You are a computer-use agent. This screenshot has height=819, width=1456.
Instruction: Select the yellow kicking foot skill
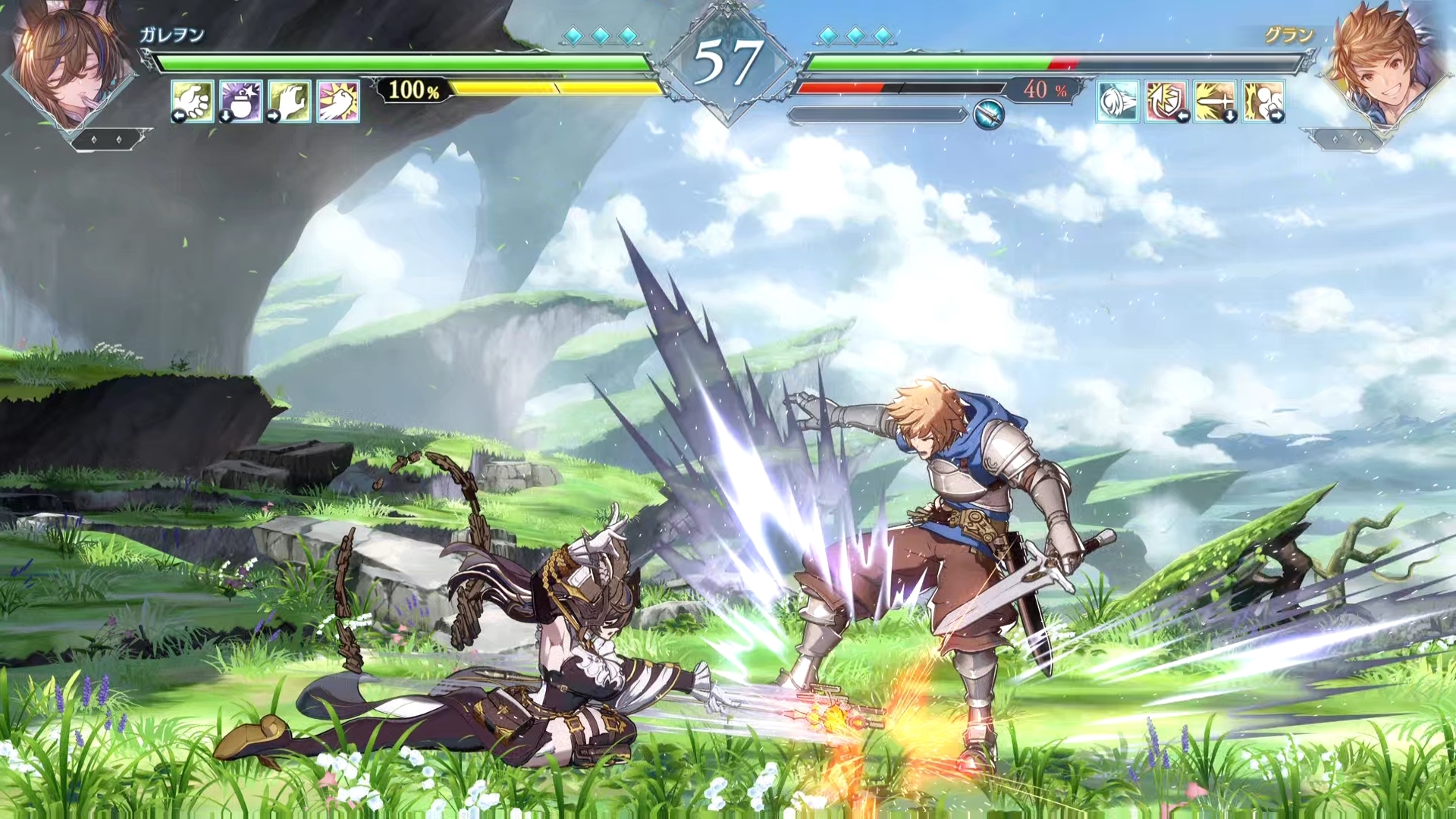click(x=1263, y=101)
